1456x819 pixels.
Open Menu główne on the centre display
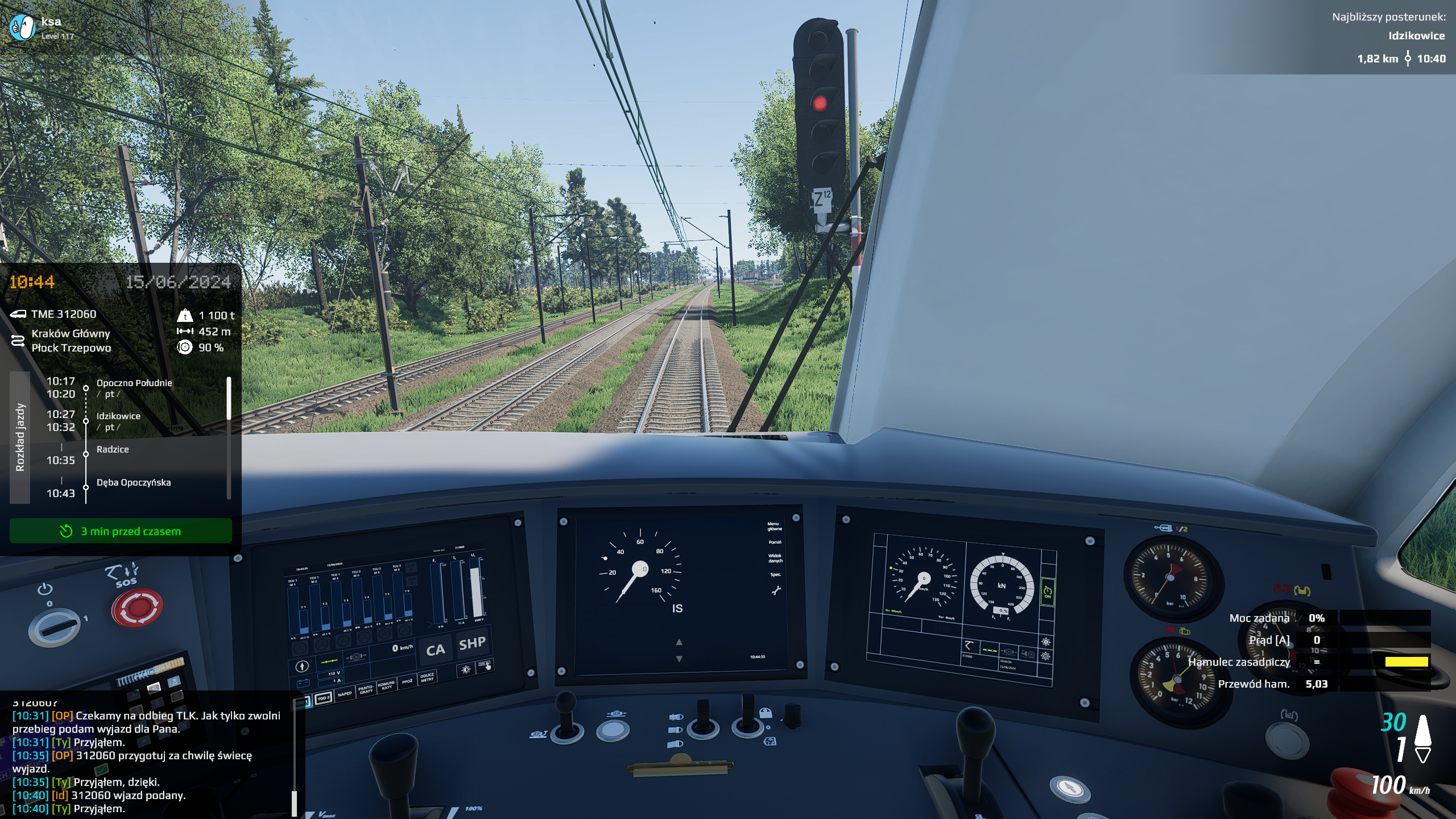[x=775, y=526]
